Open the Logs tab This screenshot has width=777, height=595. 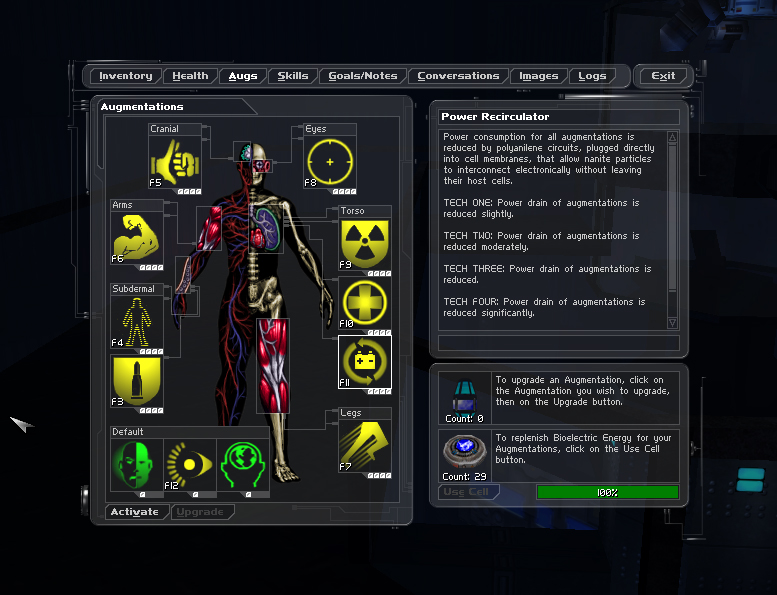[x=592, y=76]
